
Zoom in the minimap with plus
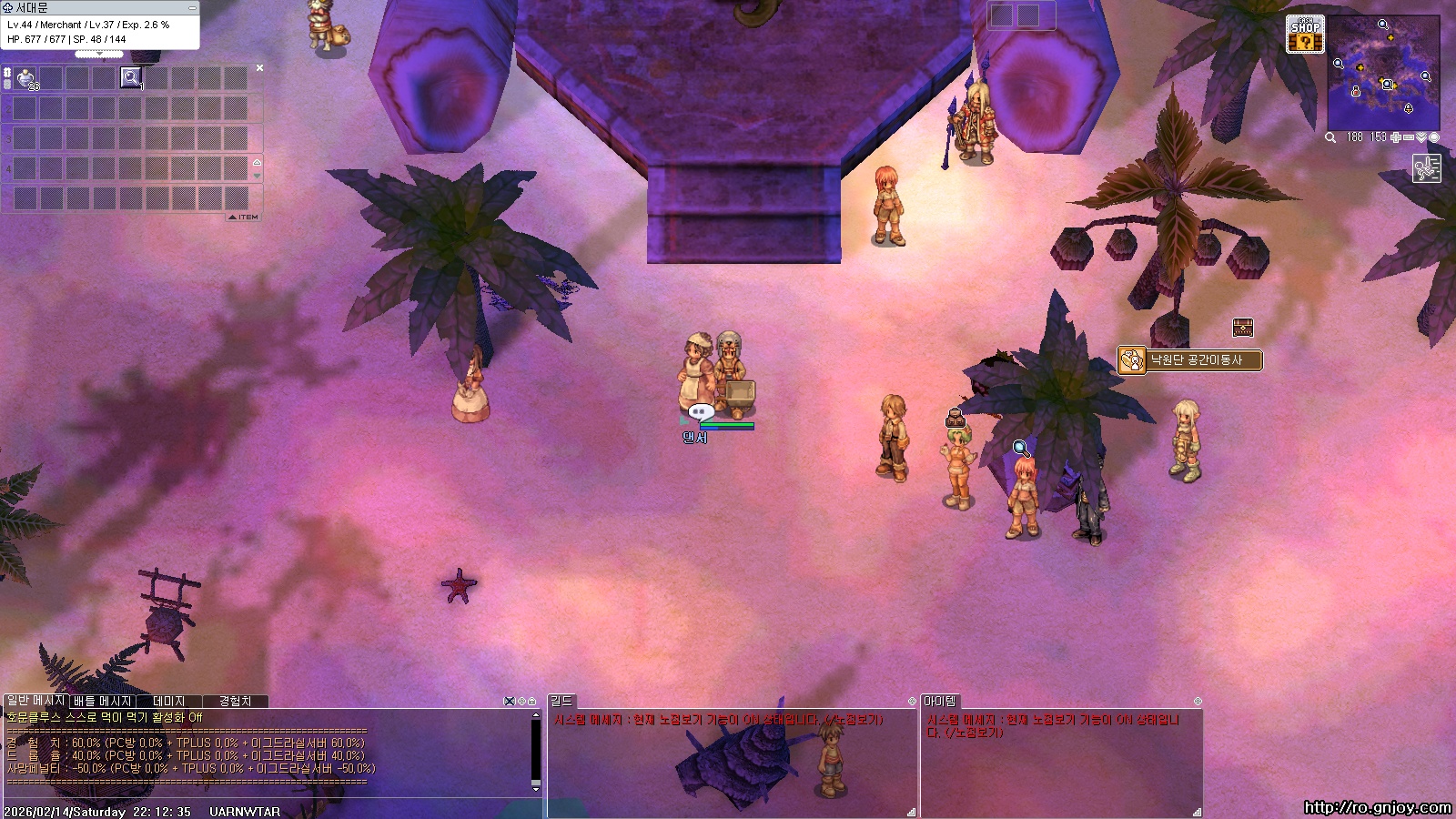tap(1395, 137)
